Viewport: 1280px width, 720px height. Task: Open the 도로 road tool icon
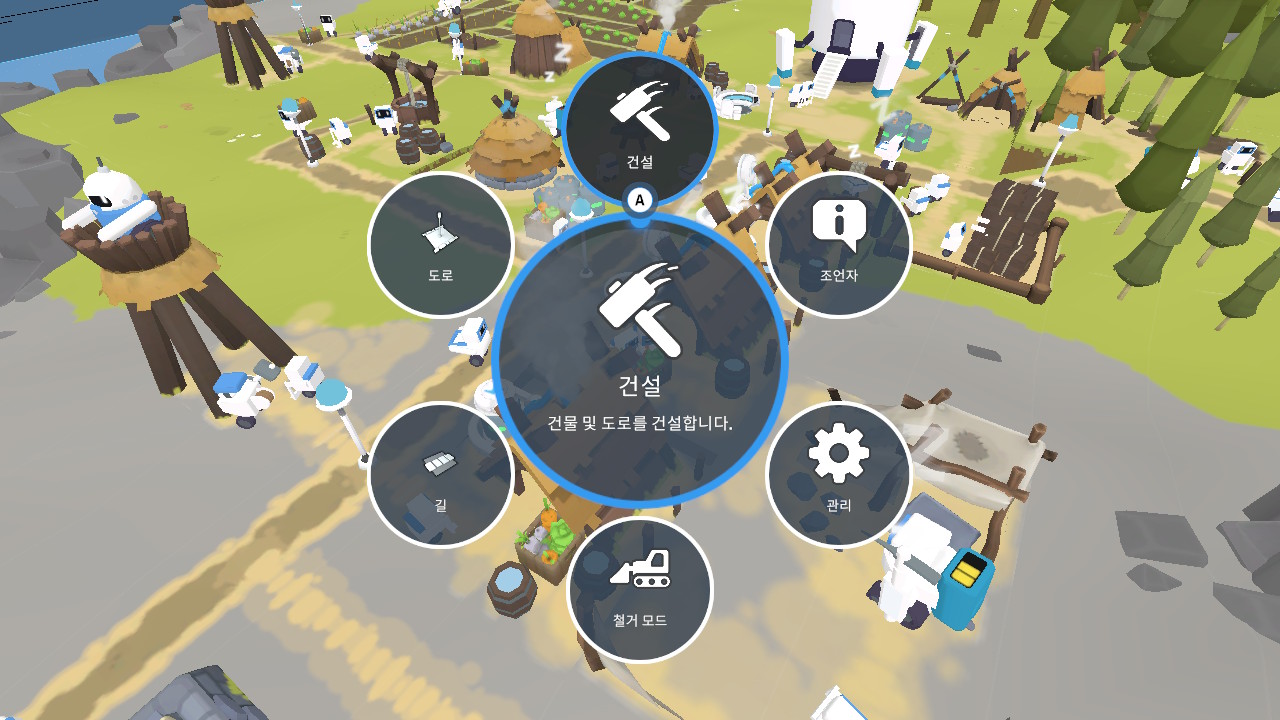(440, 237)
